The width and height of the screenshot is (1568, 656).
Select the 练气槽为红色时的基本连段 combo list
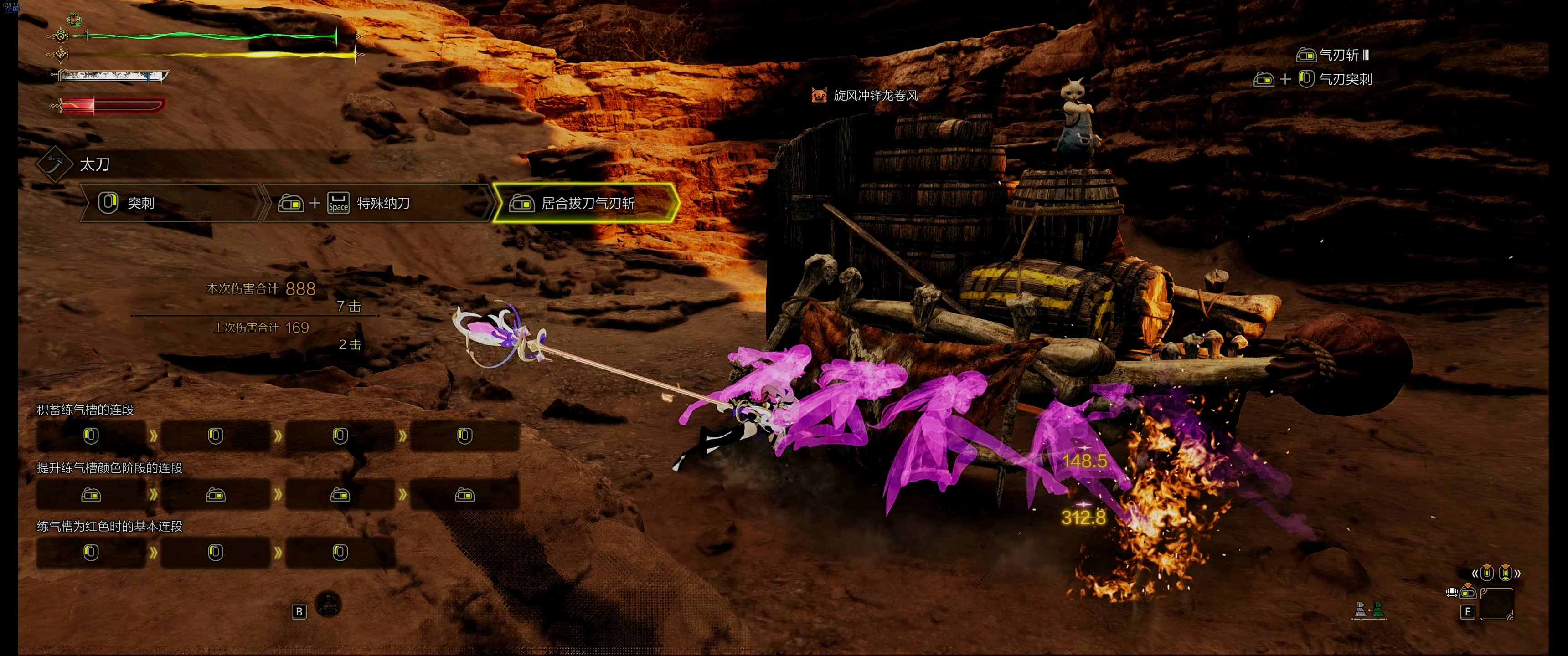(109, 526)
